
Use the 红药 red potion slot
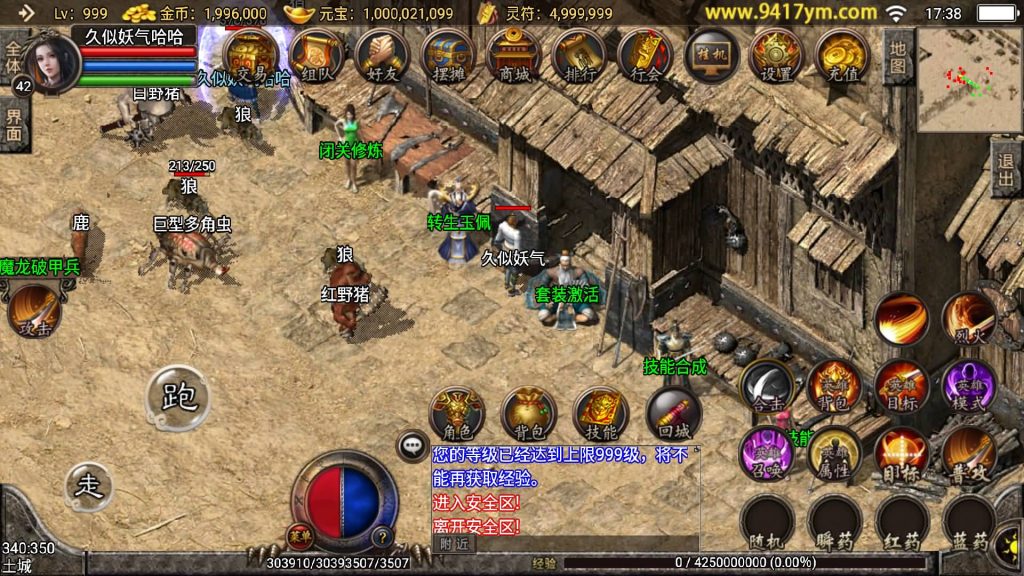pyautogui.click(x=901, y=523)
